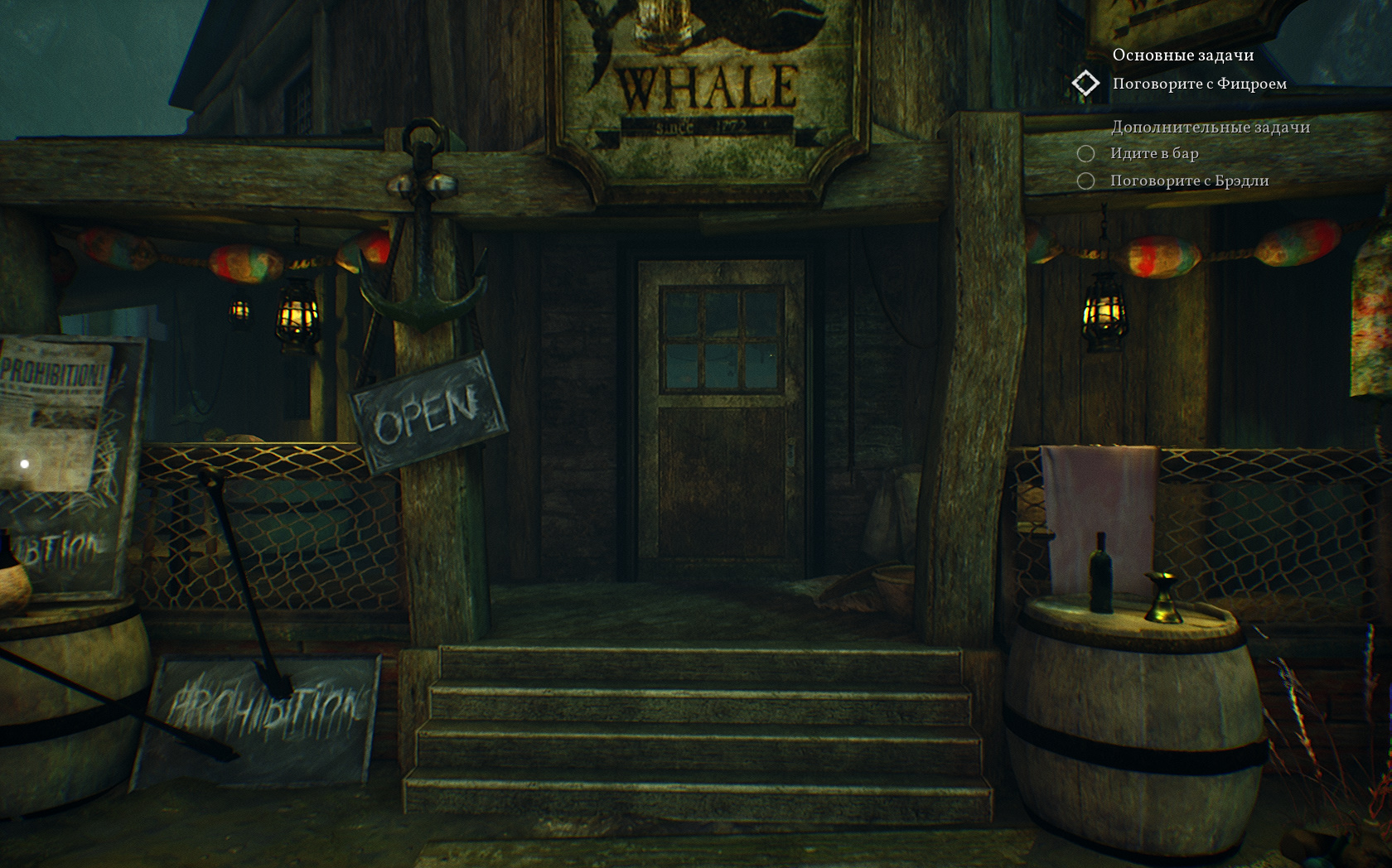Select the main objective "Поговорите с Фицроем"
The width and height of the screenshot is (1392, 868).
pos(1199,84)
